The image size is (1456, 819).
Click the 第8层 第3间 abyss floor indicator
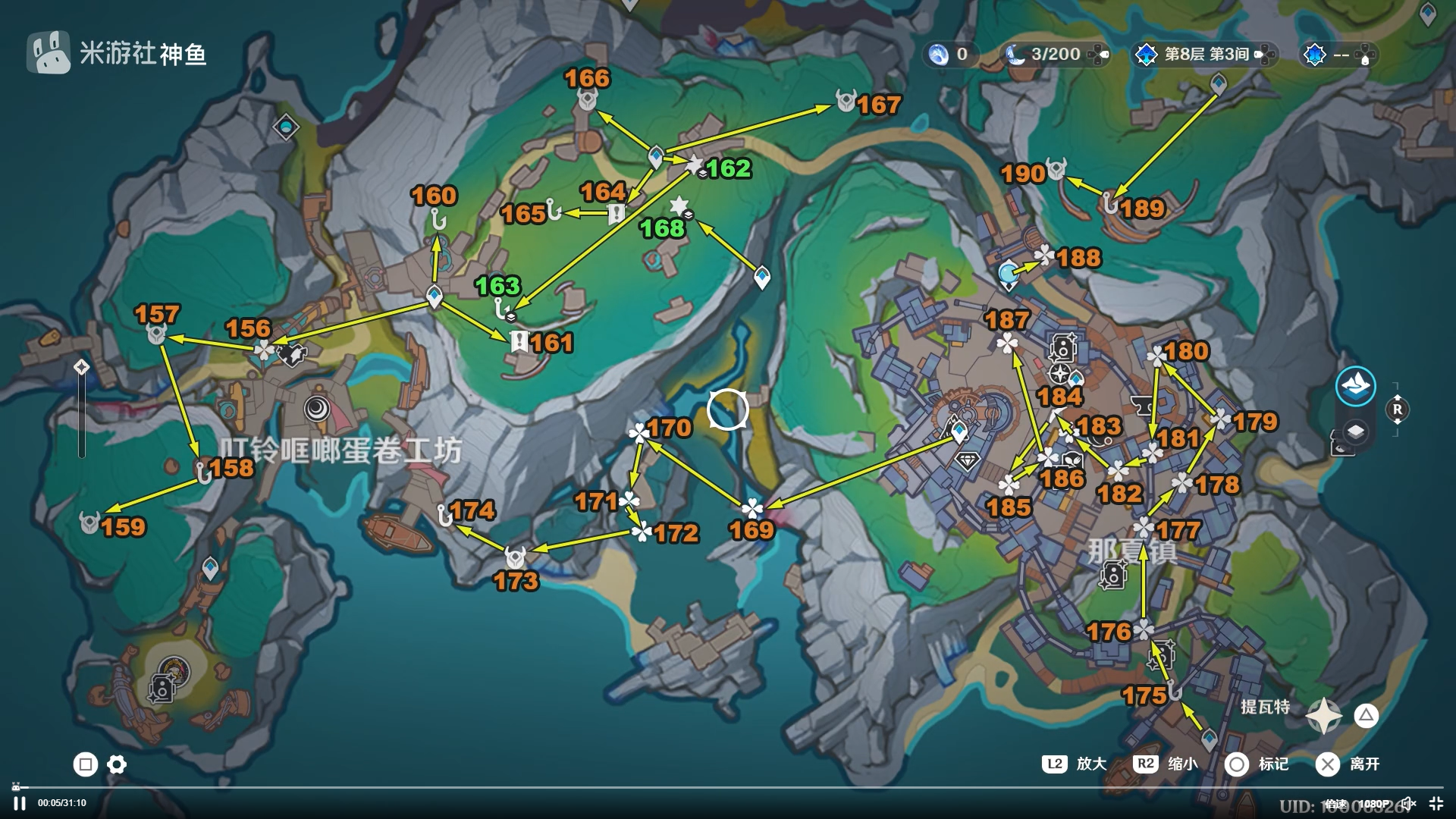pyautogui.click(x=1205, y=54)
